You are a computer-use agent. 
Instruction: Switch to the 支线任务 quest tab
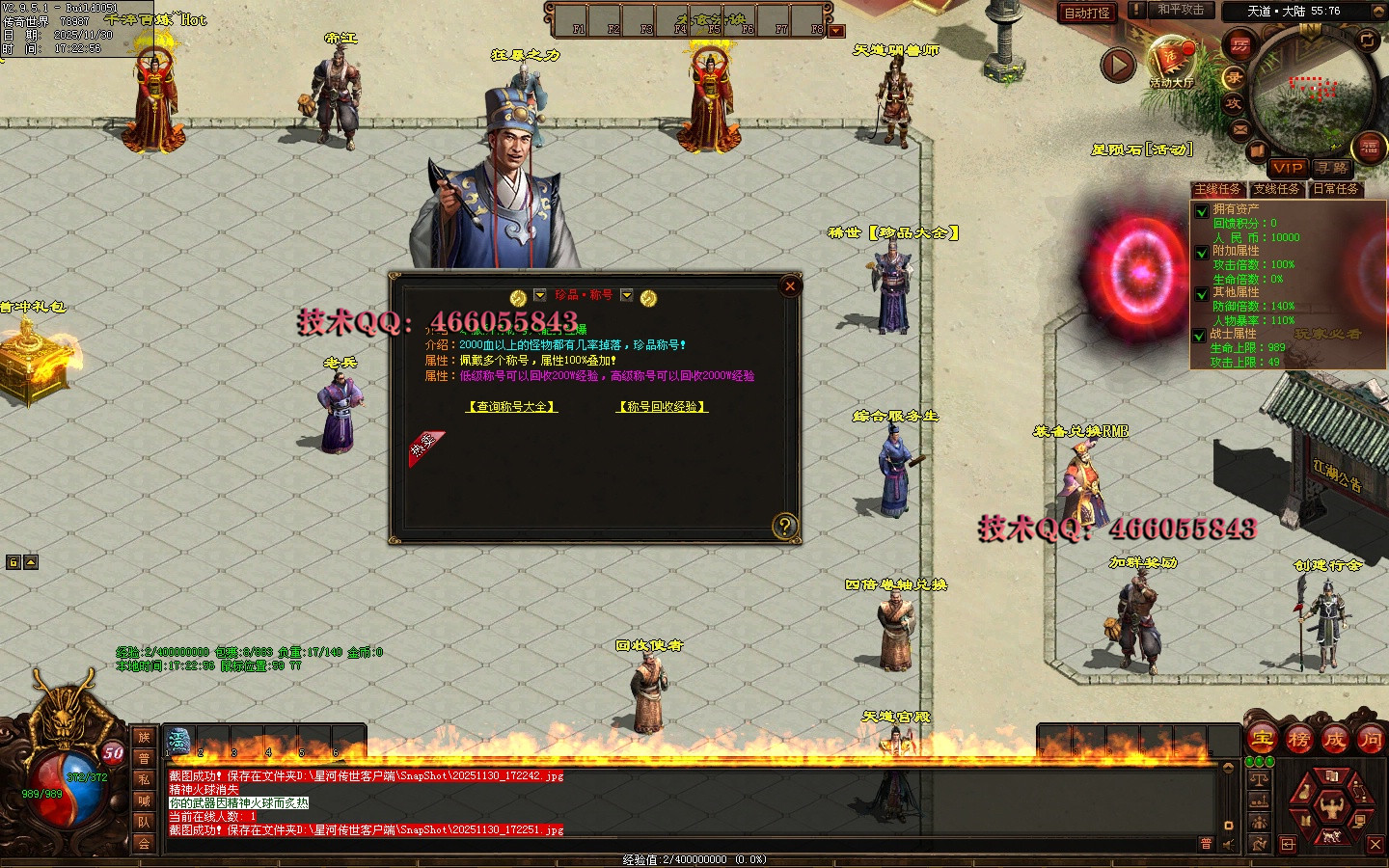pyautogui.click(x=1276, y=189)
